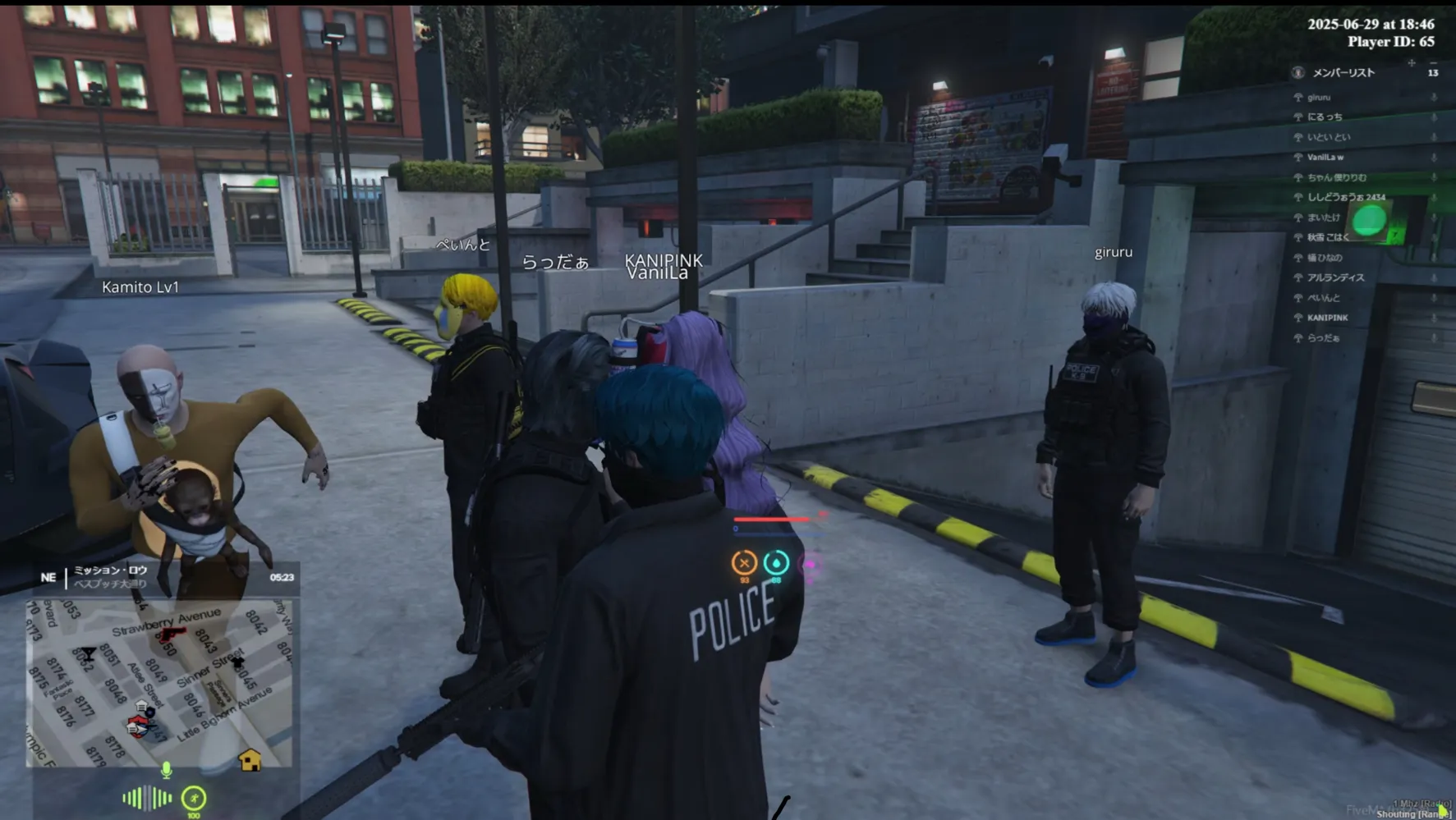
Task: Select にるっち in the member list
Action: (x=1325, y=117)
